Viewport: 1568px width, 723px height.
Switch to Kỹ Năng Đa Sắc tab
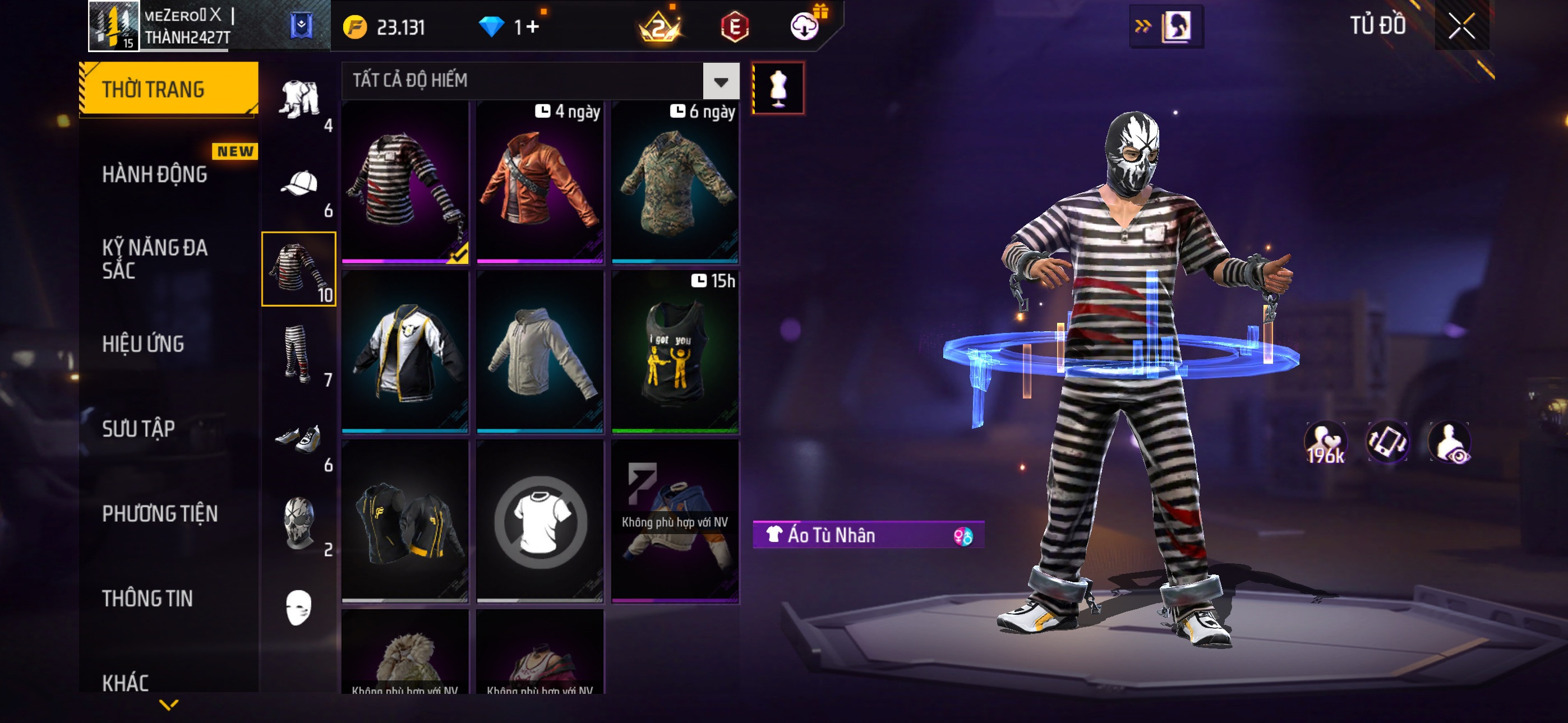[155, 258]
